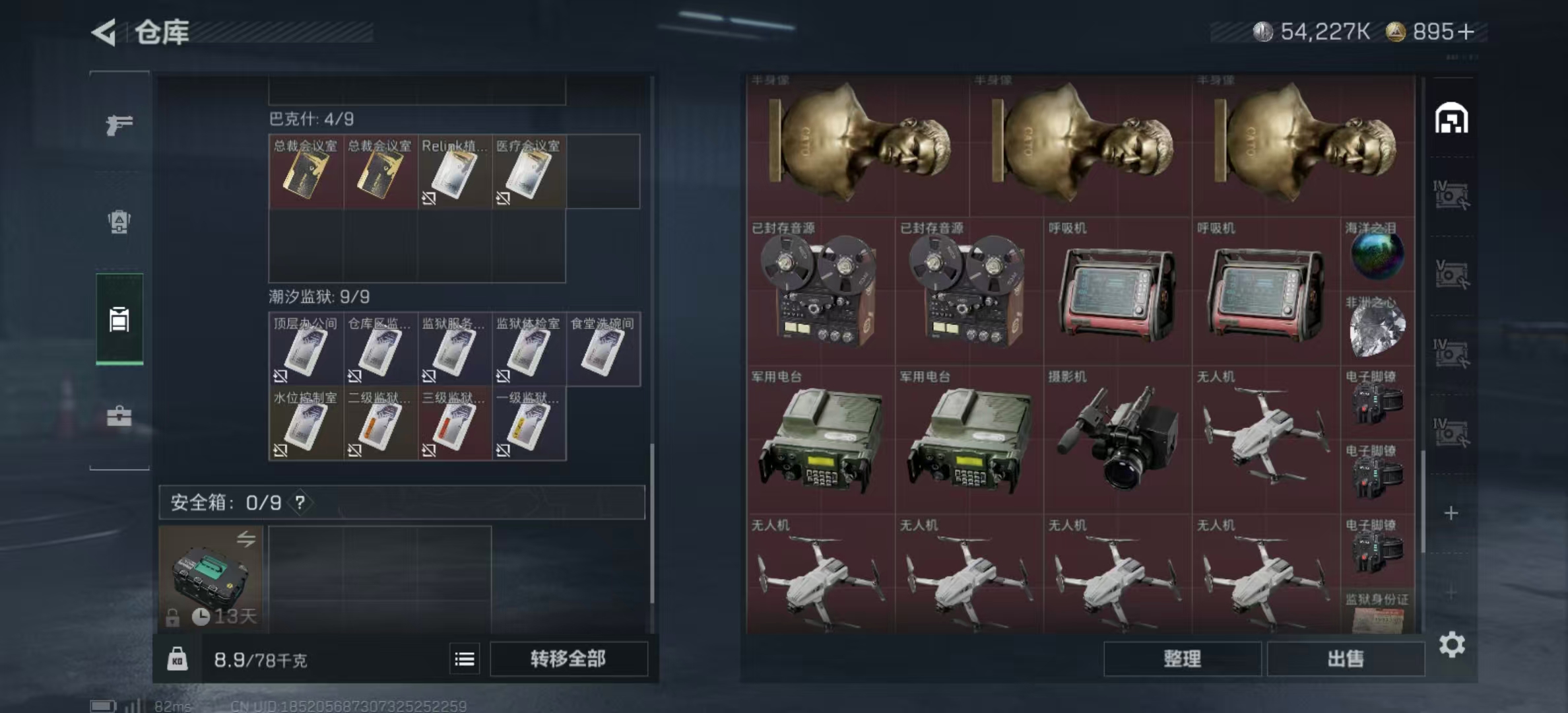This screenshot has width=1568, height=713.
Task: Pick the 海洋之泪 gem item
Action: pyautogui.click(x=1377, y=254)
